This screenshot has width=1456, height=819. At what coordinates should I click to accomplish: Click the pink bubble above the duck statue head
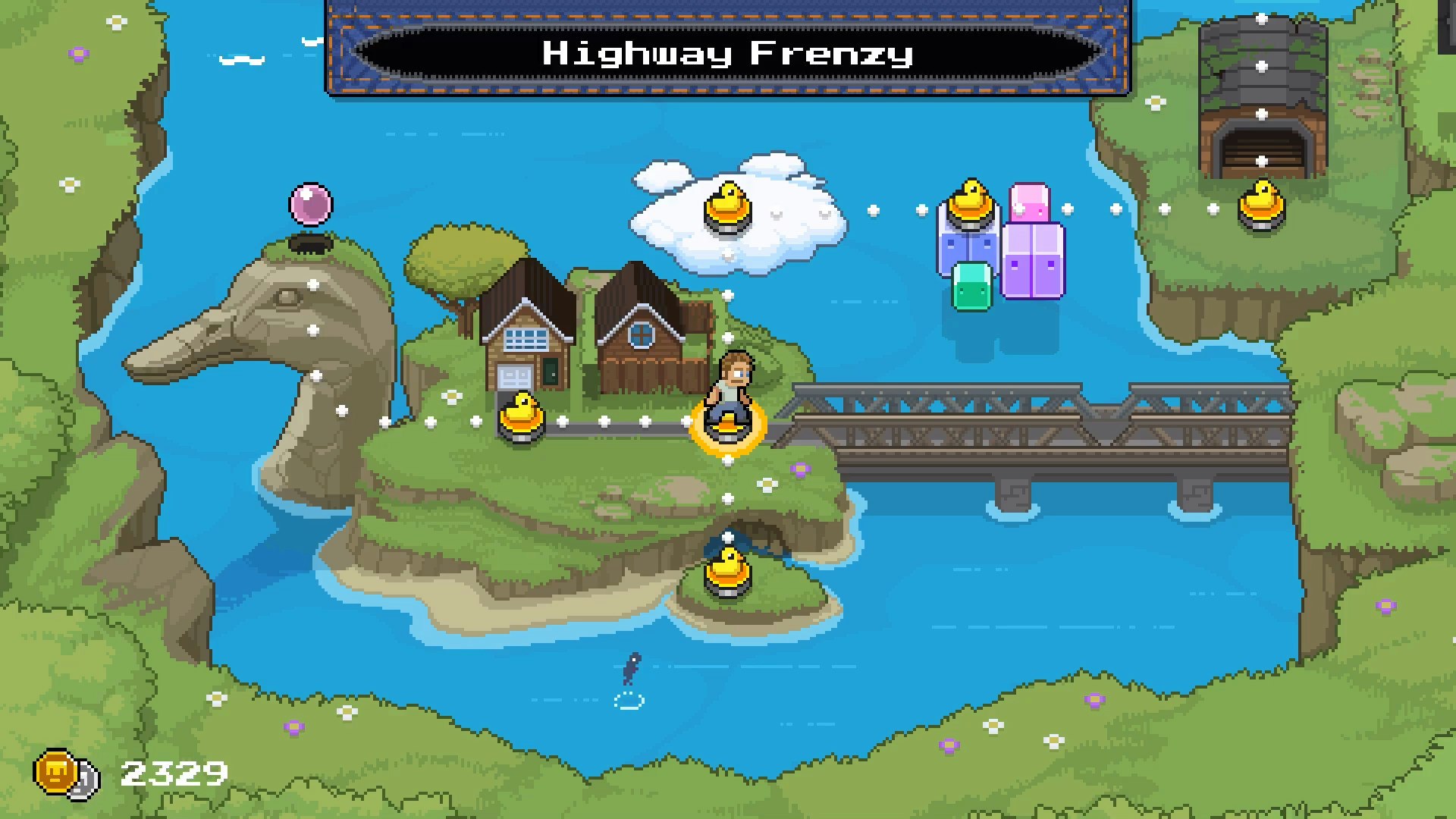(312, 204)
